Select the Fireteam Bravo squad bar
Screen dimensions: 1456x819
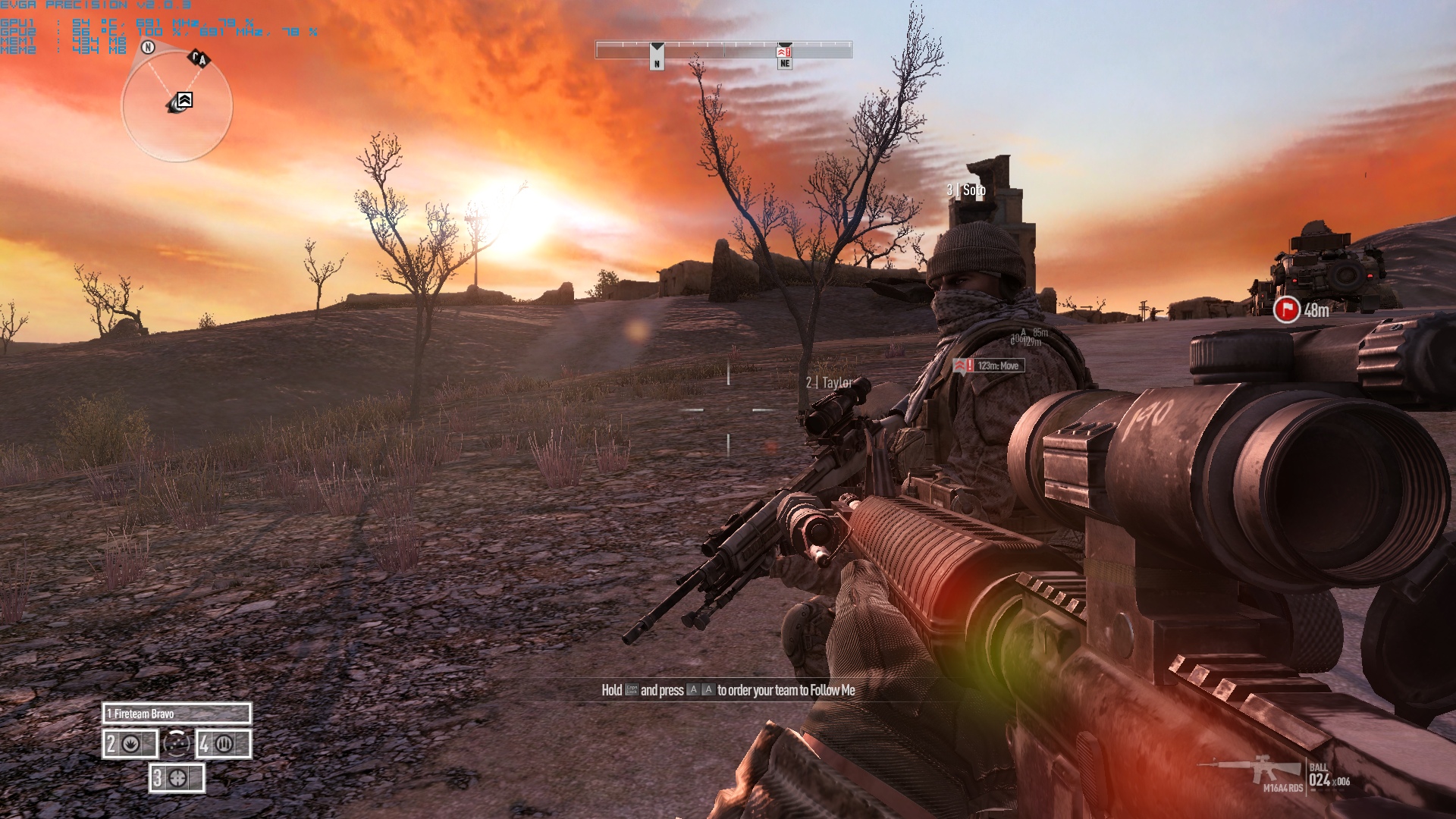(x=177, y=714)
